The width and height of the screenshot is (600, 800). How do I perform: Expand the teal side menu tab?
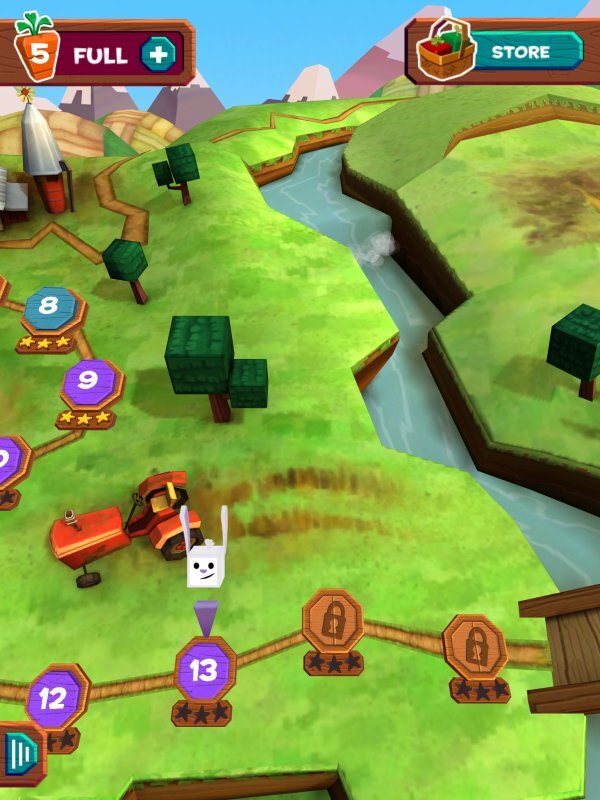[x=21, y=752]
